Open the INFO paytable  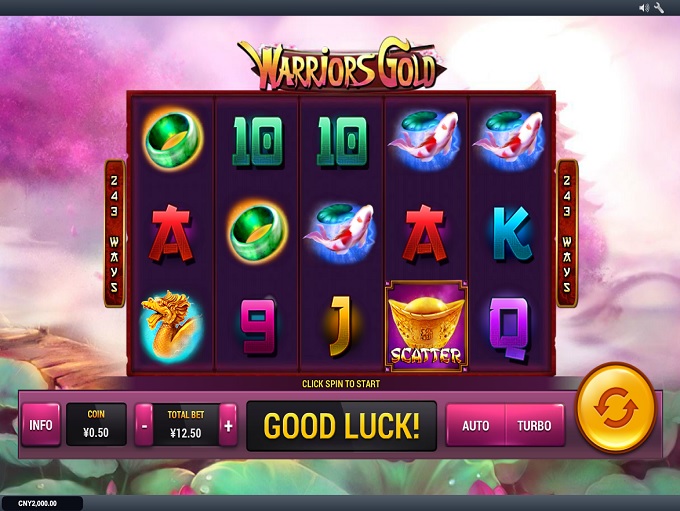click(41, 425)
